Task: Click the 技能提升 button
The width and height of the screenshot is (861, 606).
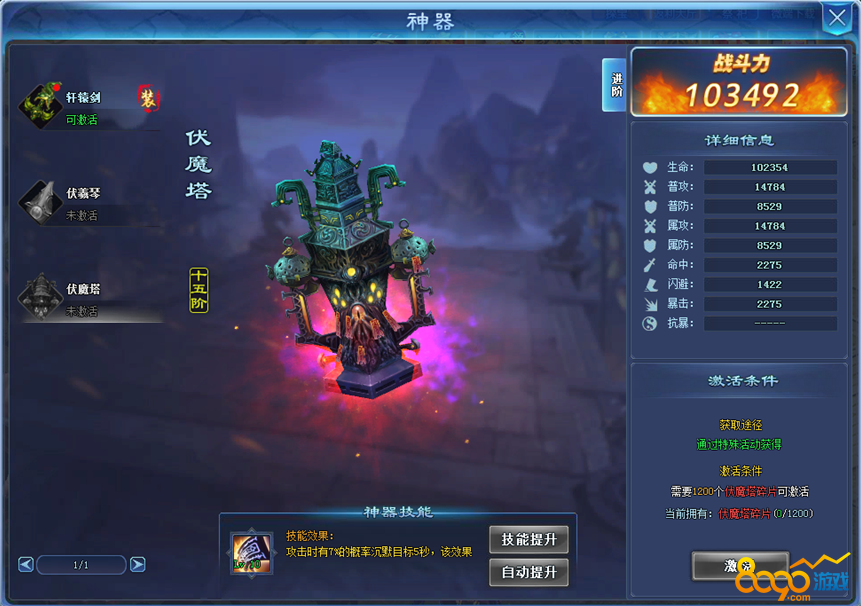Action: pos(529,540)
